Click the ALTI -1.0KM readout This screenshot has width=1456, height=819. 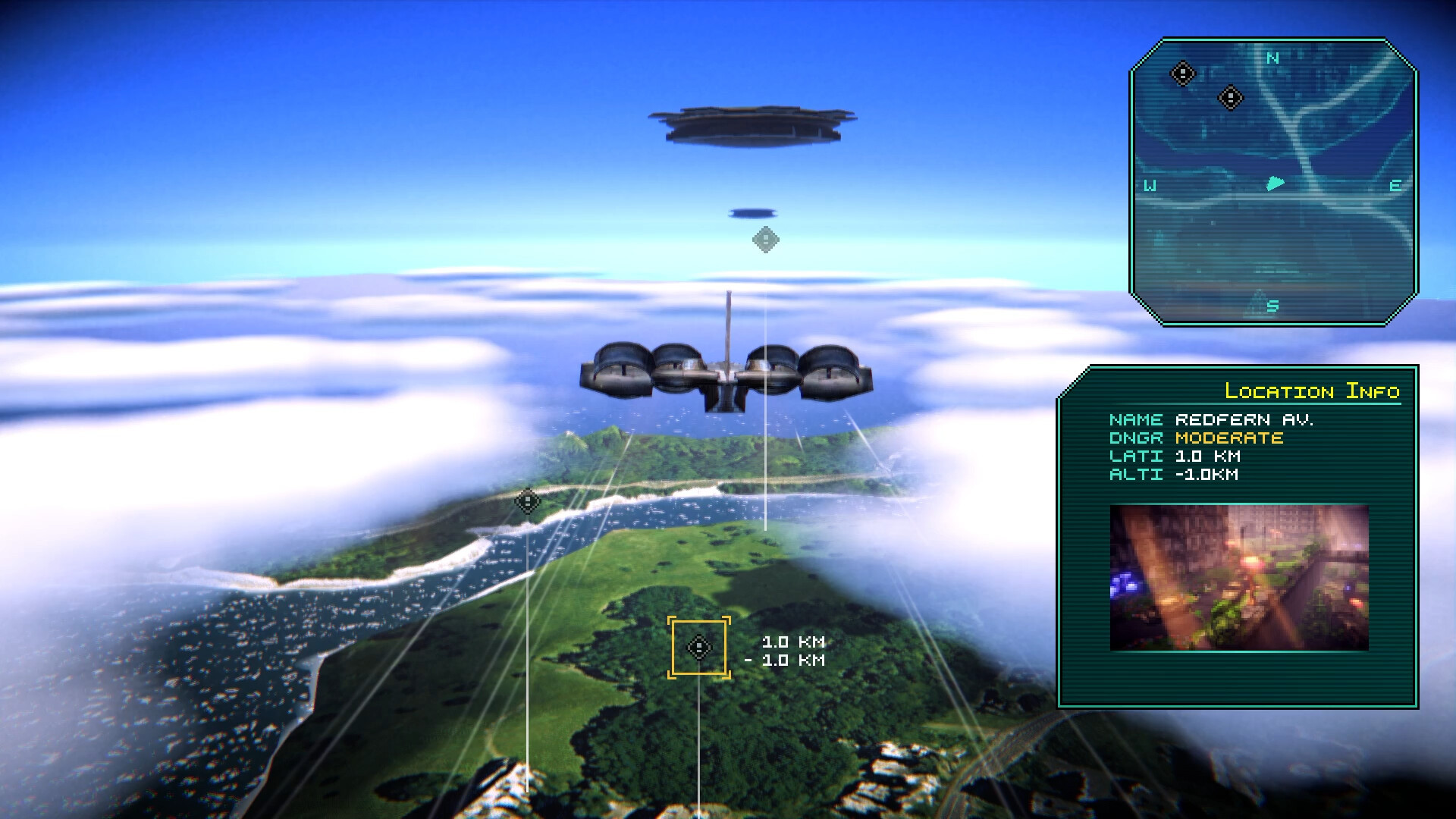coord(1174,474)
